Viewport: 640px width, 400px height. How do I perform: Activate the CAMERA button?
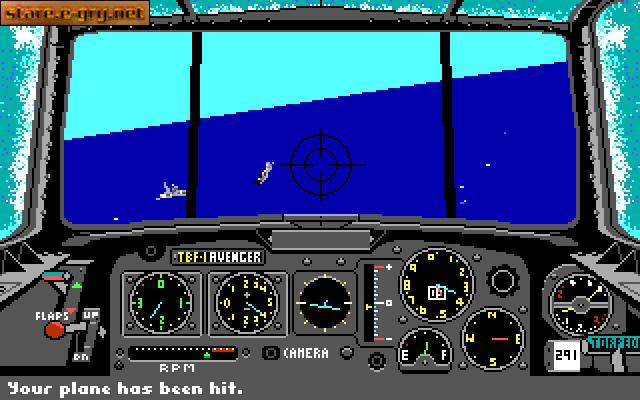[x=271, y=353]
